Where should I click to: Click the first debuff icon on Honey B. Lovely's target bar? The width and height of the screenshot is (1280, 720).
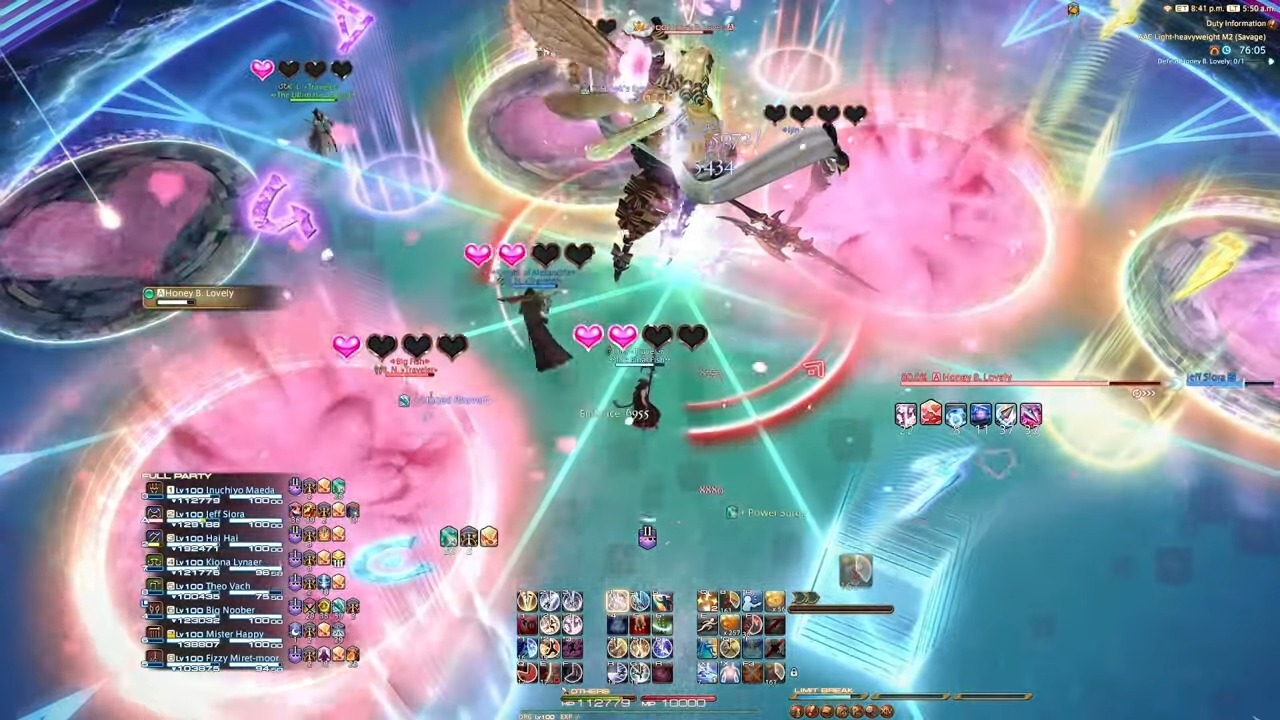905,414
